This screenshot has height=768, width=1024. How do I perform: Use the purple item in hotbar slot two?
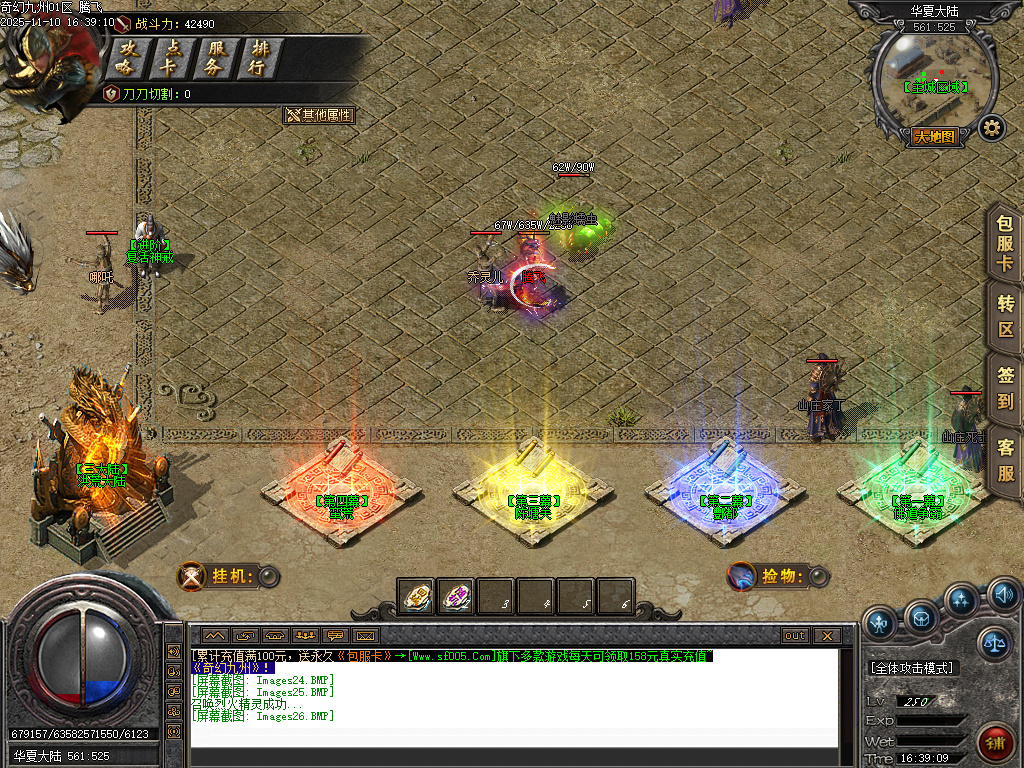click(x=456, y=597)
